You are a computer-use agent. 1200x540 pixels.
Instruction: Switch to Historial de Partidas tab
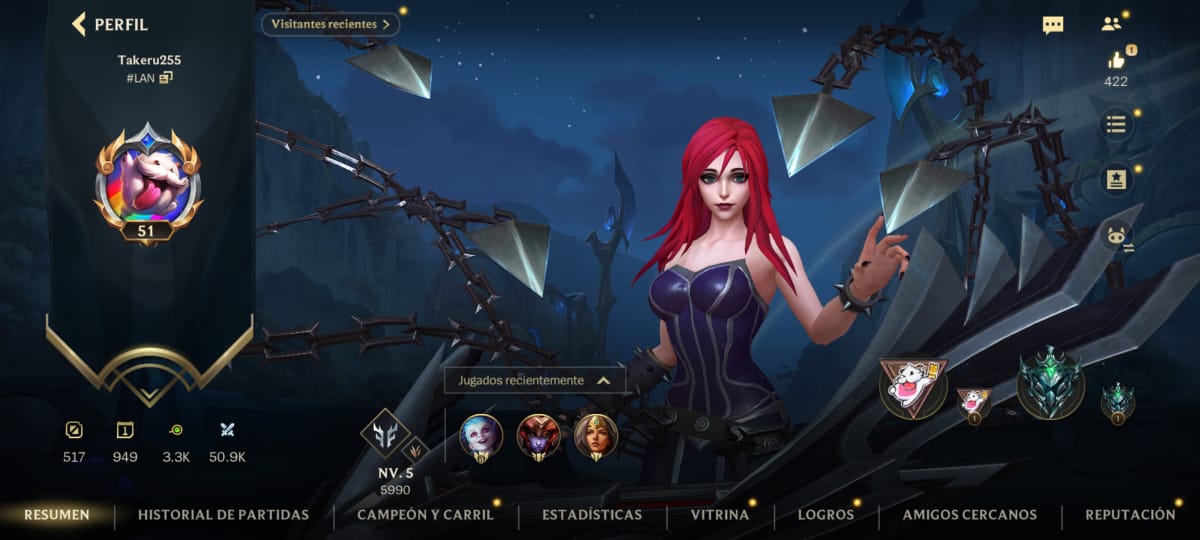(223, 515)
